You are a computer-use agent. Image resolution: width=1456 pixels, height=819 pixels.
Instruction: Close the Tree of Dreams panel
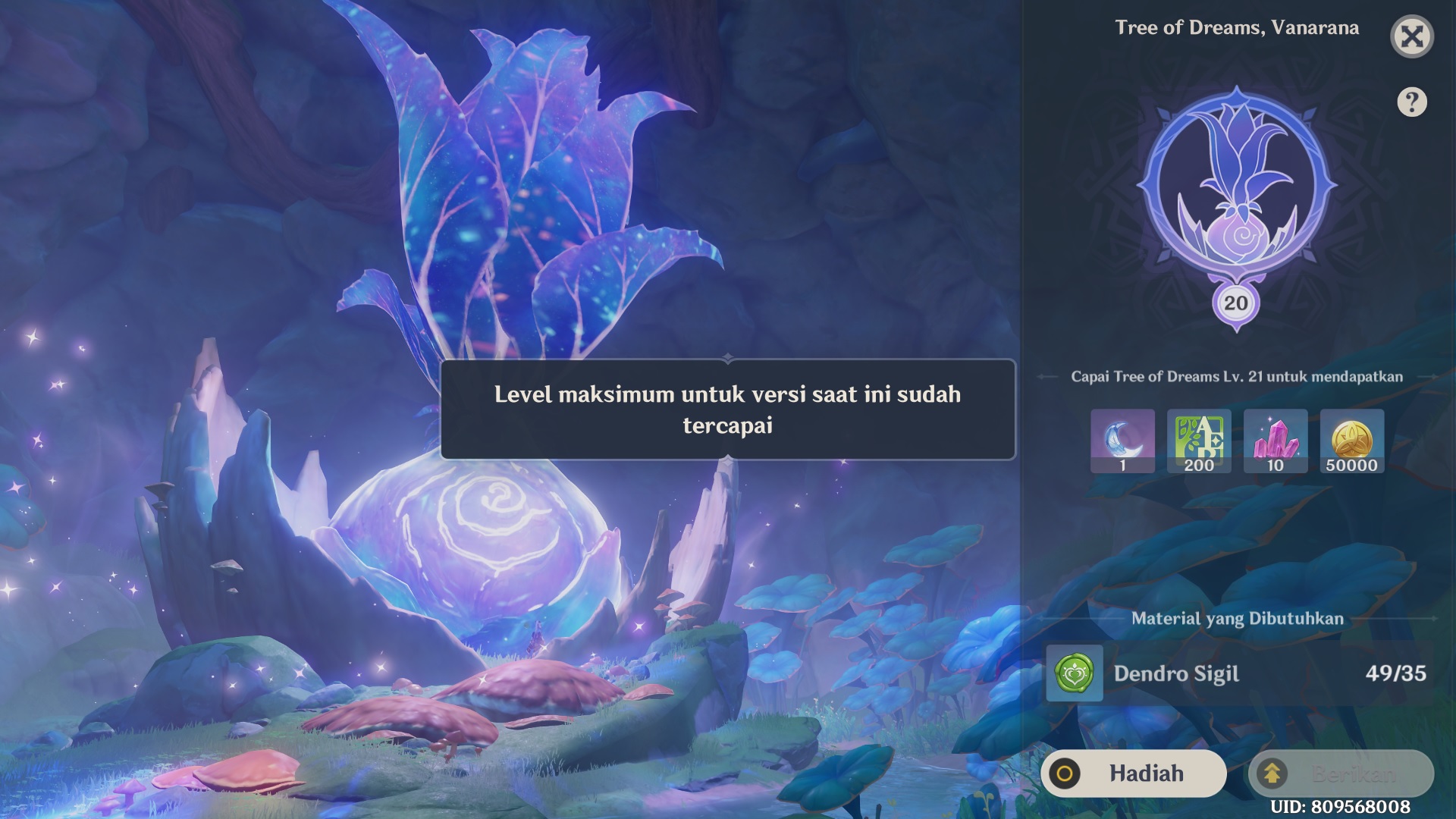(1412, 36)
